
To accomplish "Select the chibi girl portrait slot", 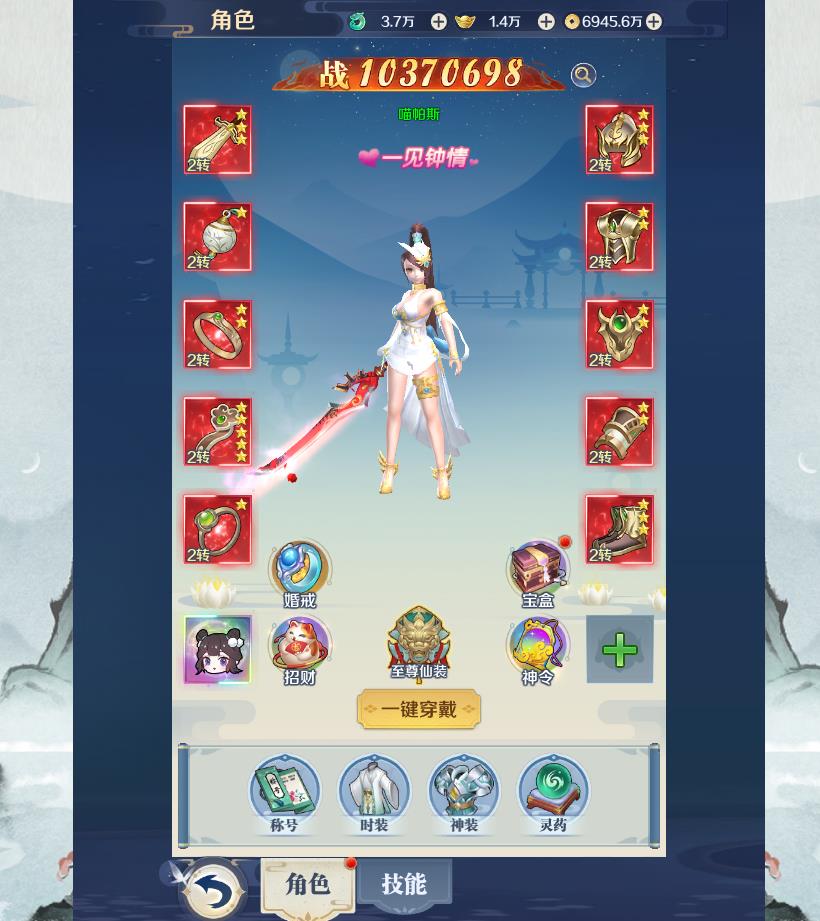I will click(x=217, y=650).
